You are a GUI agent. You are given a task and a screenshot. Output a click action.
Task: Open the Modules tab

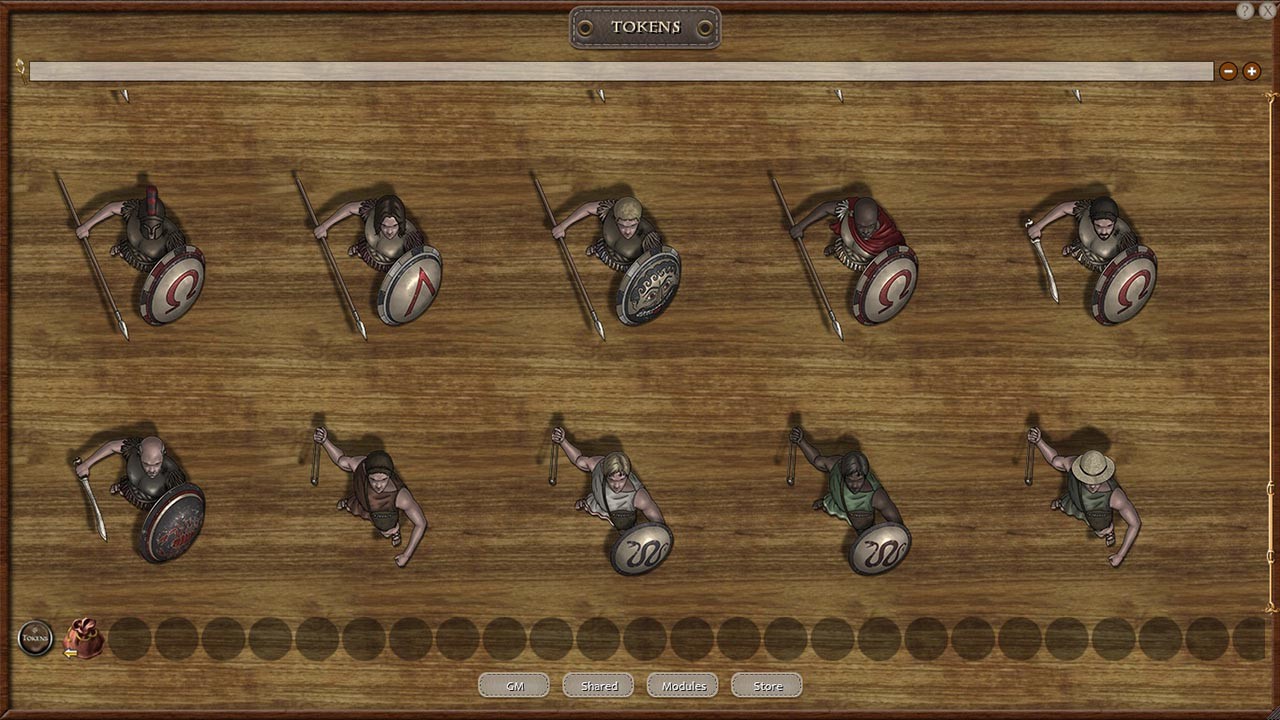pos(682,685)
